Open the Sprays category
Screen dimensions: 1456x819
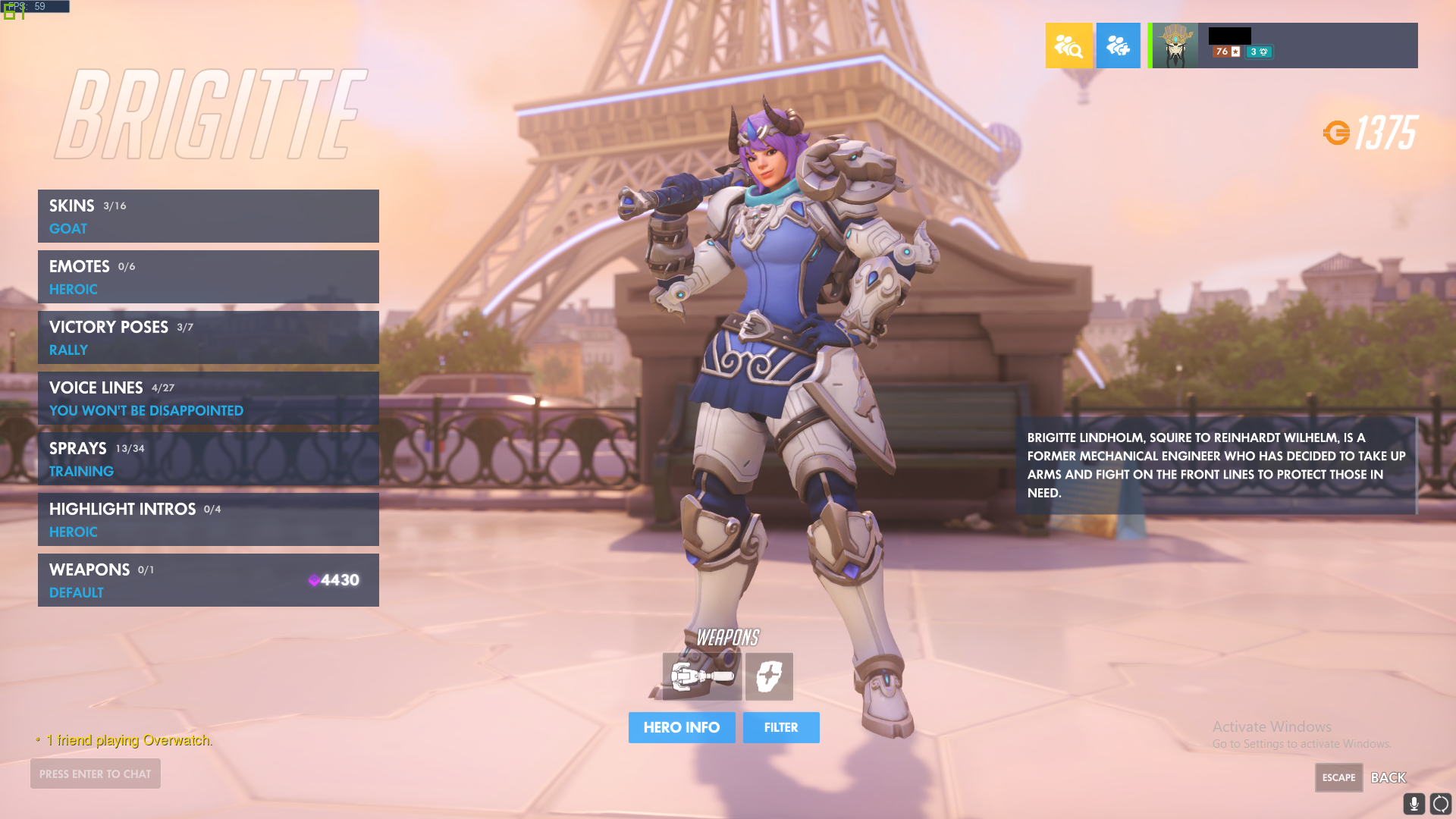pos(208,459)
